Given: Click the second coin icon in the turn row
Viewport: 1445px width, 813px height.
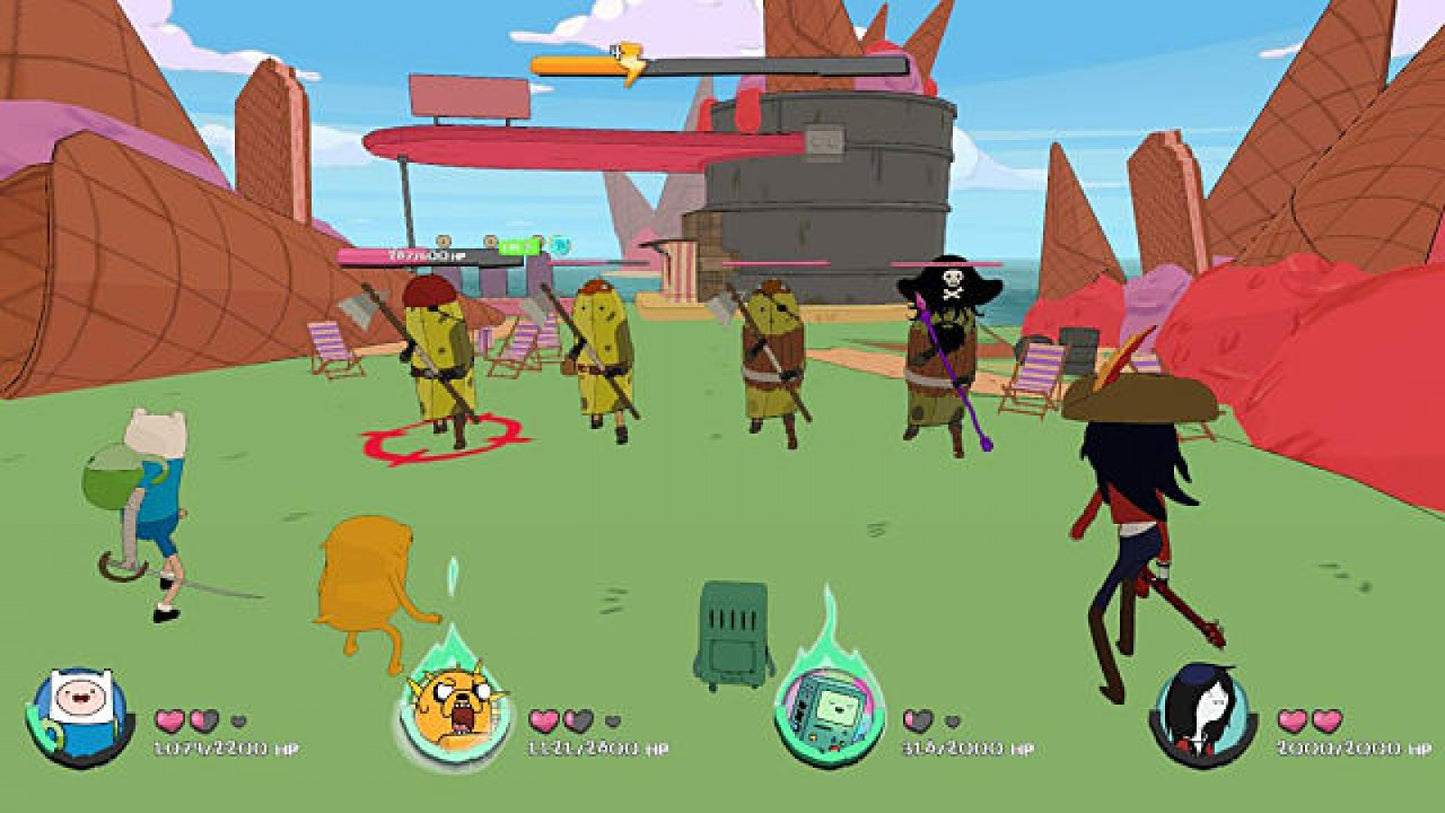Looking at the screenshot, I should [491, 242].
